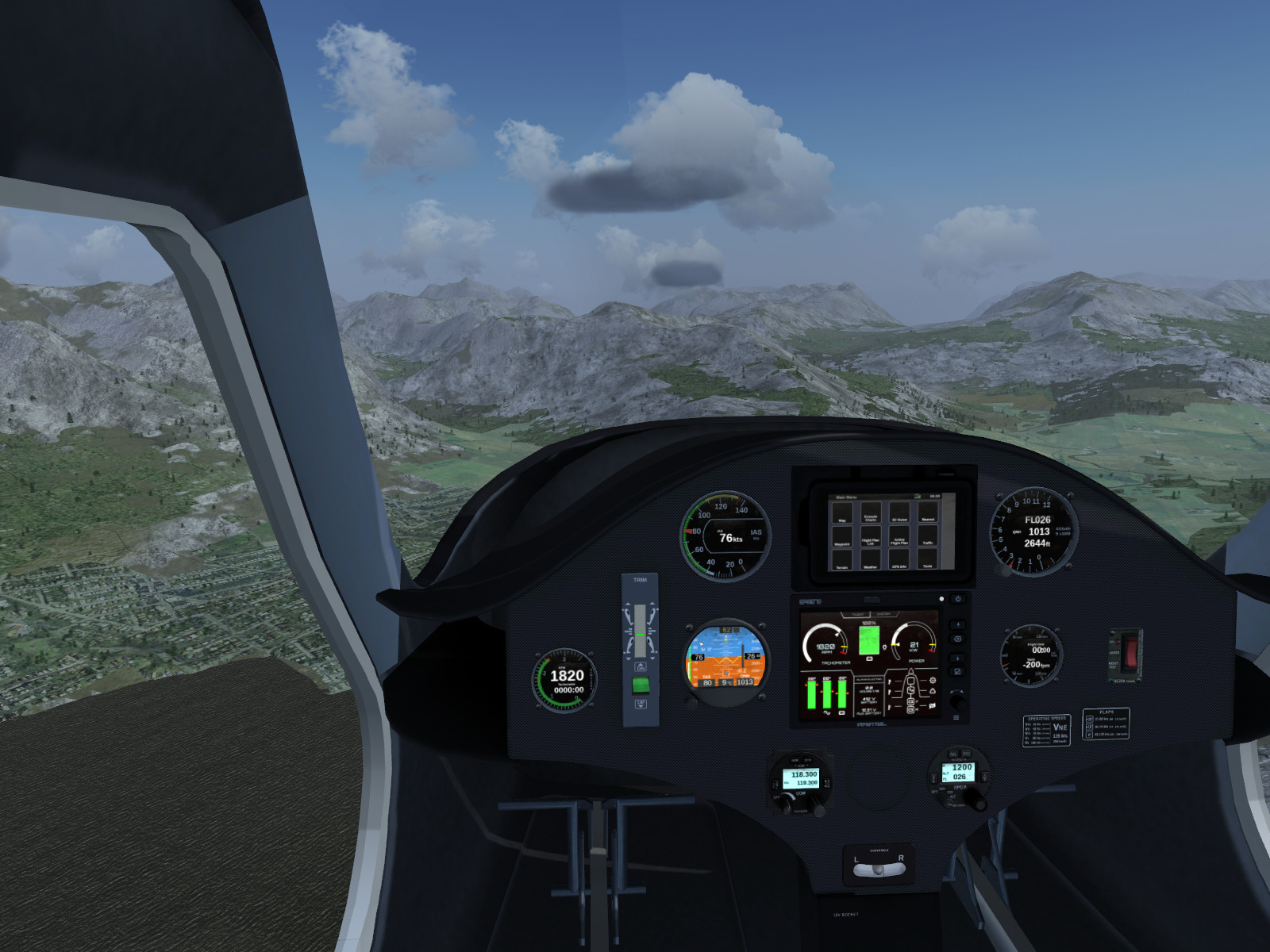Click the COM radio volume knob

click(786, 804)
